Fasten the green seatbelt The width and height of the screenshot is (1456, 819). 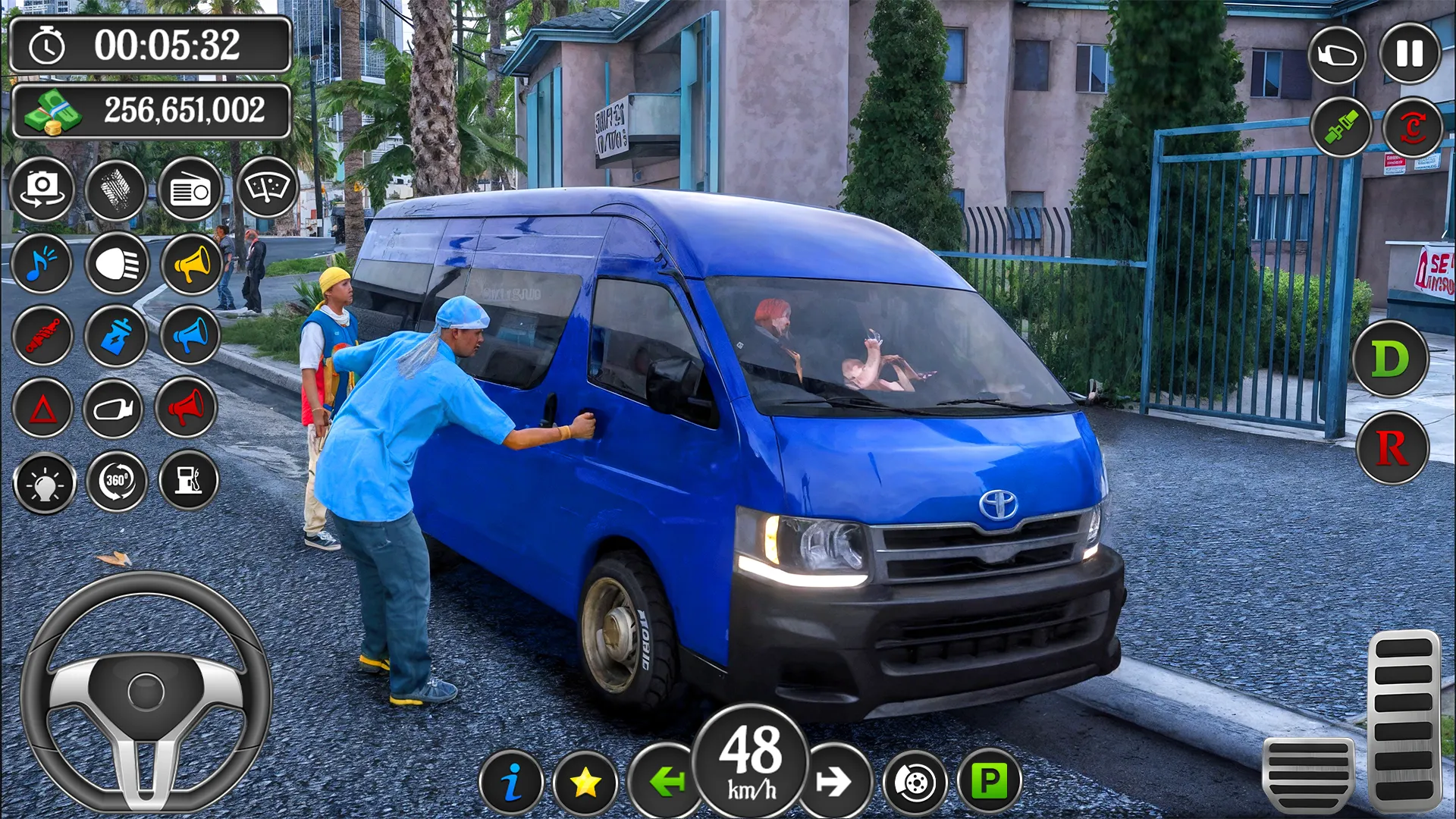(1341, 127)
